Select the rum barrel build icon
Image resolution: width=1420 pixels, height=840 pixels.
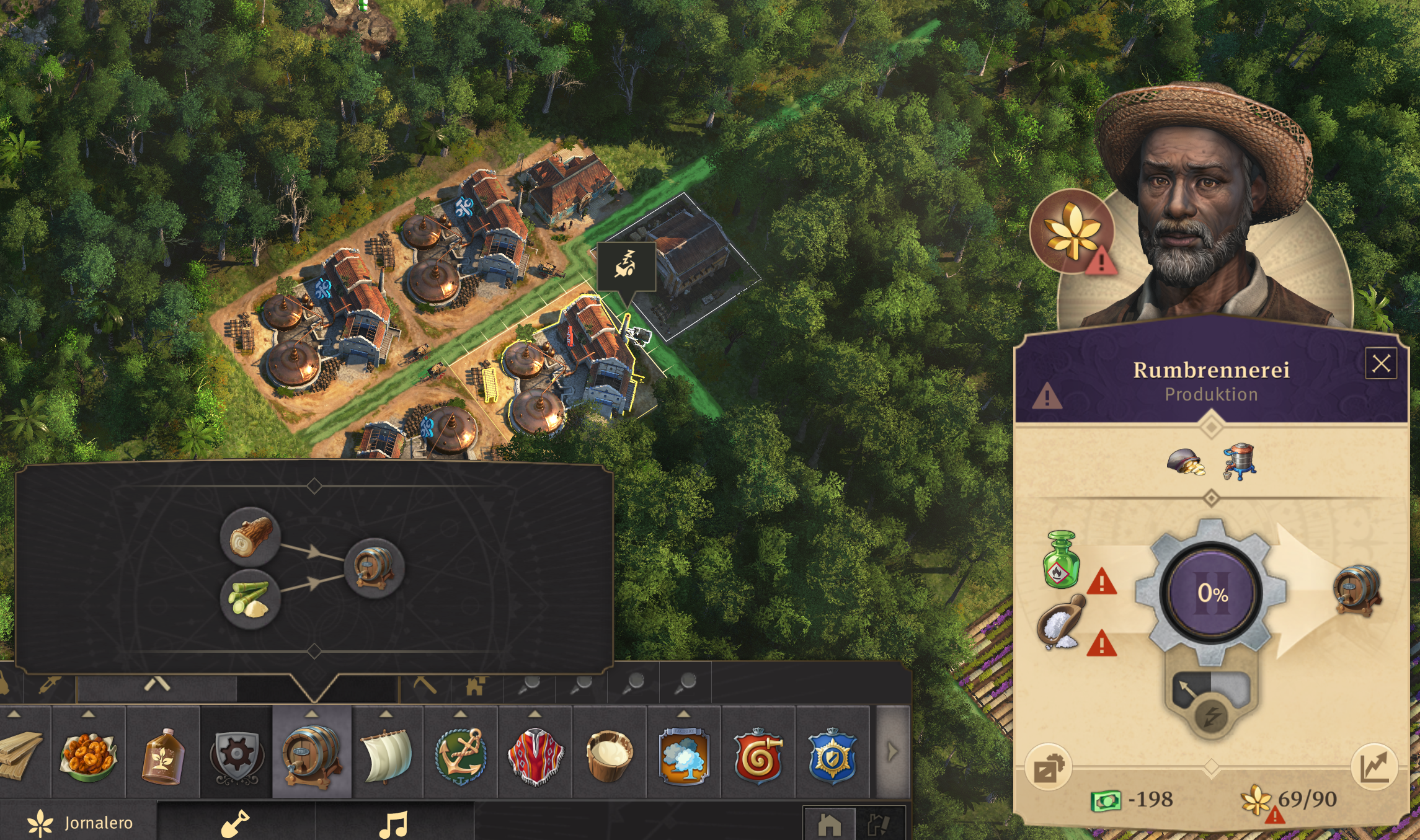[x=312, y=754]
